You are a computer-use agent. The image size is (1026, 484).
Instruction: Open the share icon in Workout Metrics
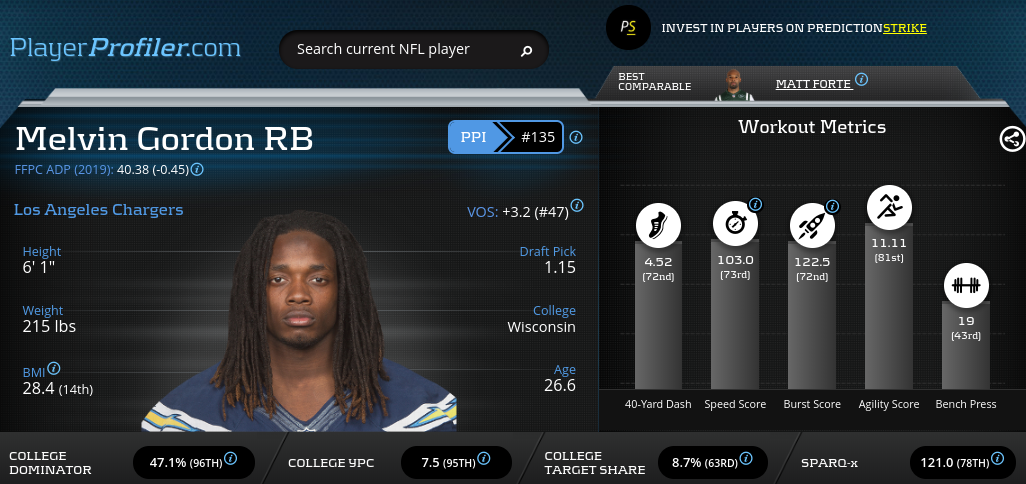[x=1012, y=139]
